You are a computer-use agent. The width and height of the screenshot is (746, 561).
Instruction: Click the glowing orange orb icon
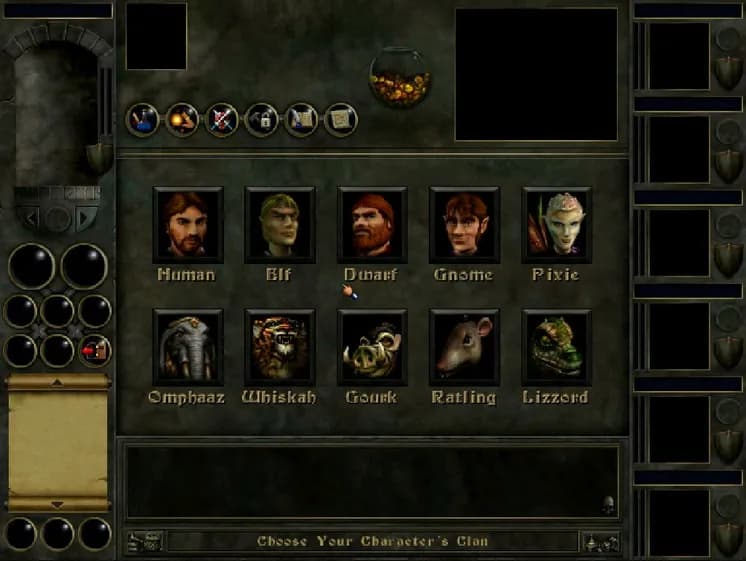pyautogui.click(x=183, y=120)
